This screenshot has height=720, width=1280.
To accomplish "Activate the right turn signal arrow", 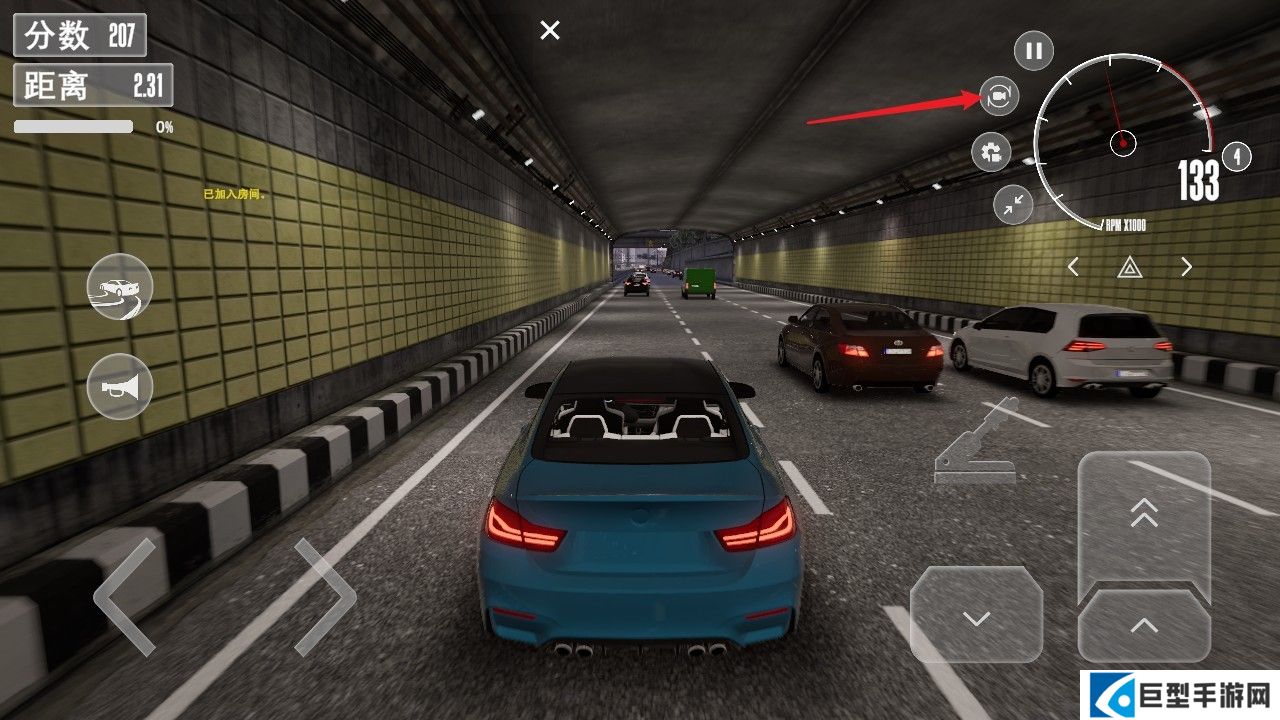I will 1186,267.
